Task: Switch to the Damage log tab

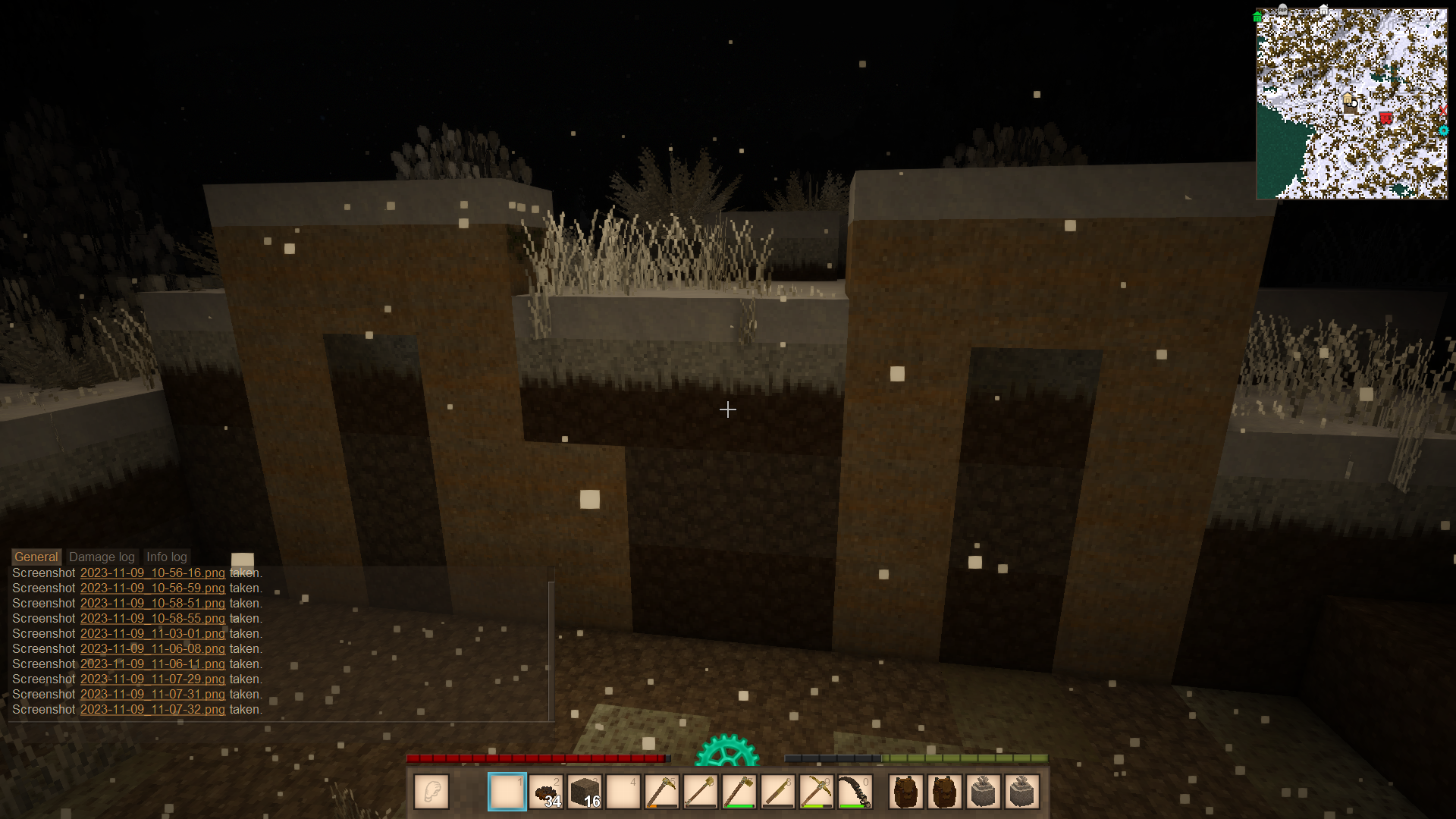Action: click(102, 557)
